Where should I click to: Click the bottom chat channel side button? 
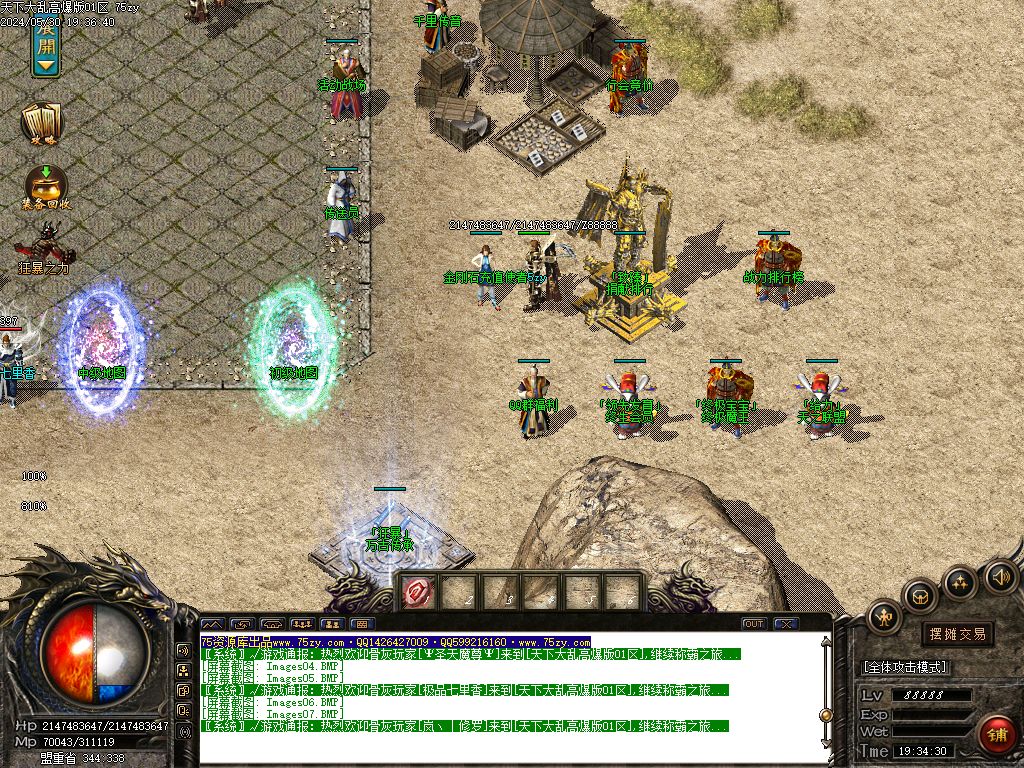click(x=184, y=731)
